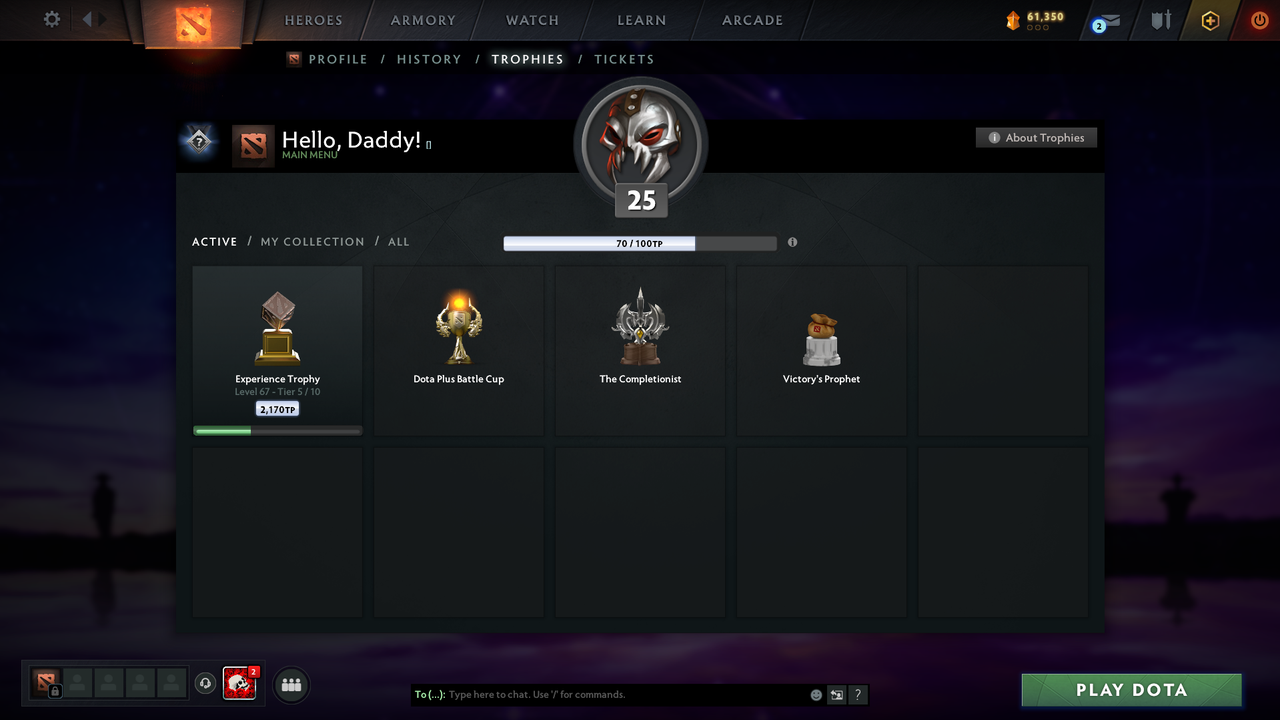Click the power button to exit
The height and width of the screenshot is (720, 1280).
coord(1259,19)
